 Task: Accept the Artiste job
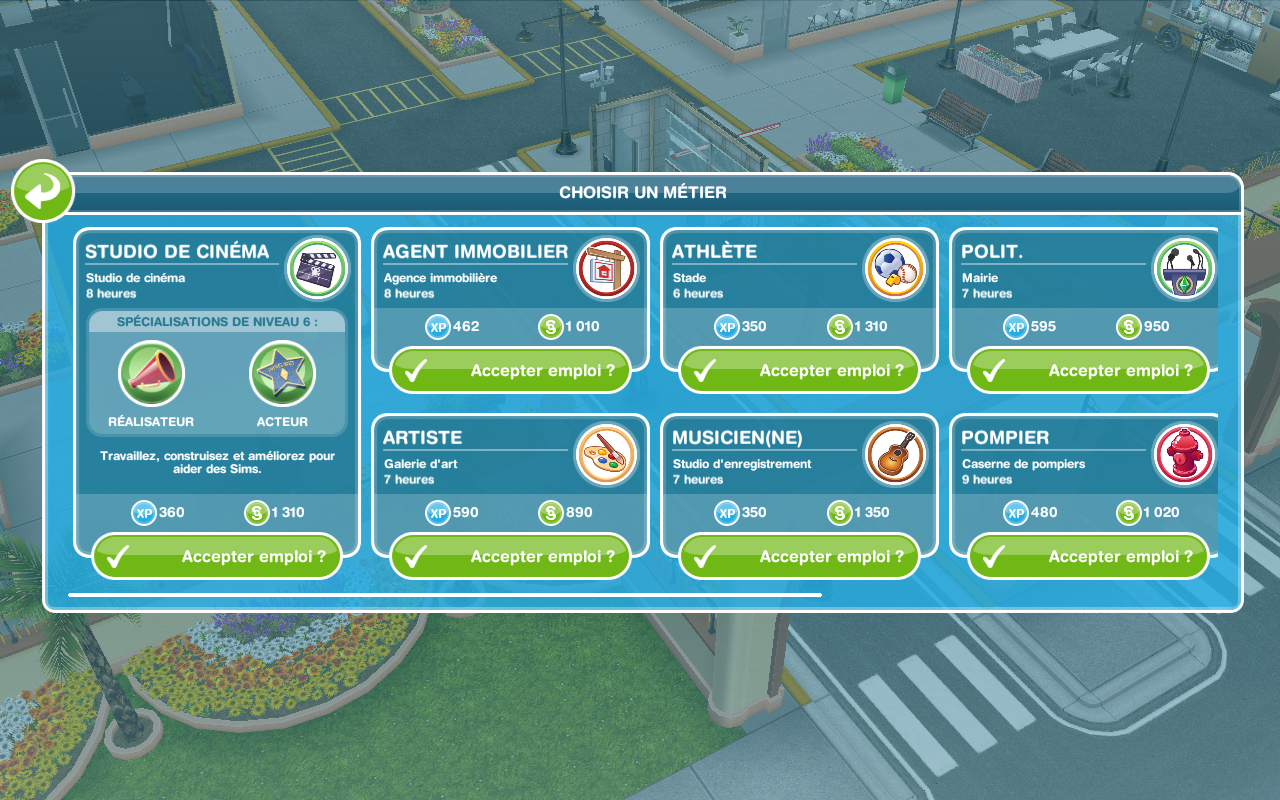tap(510, 557)
